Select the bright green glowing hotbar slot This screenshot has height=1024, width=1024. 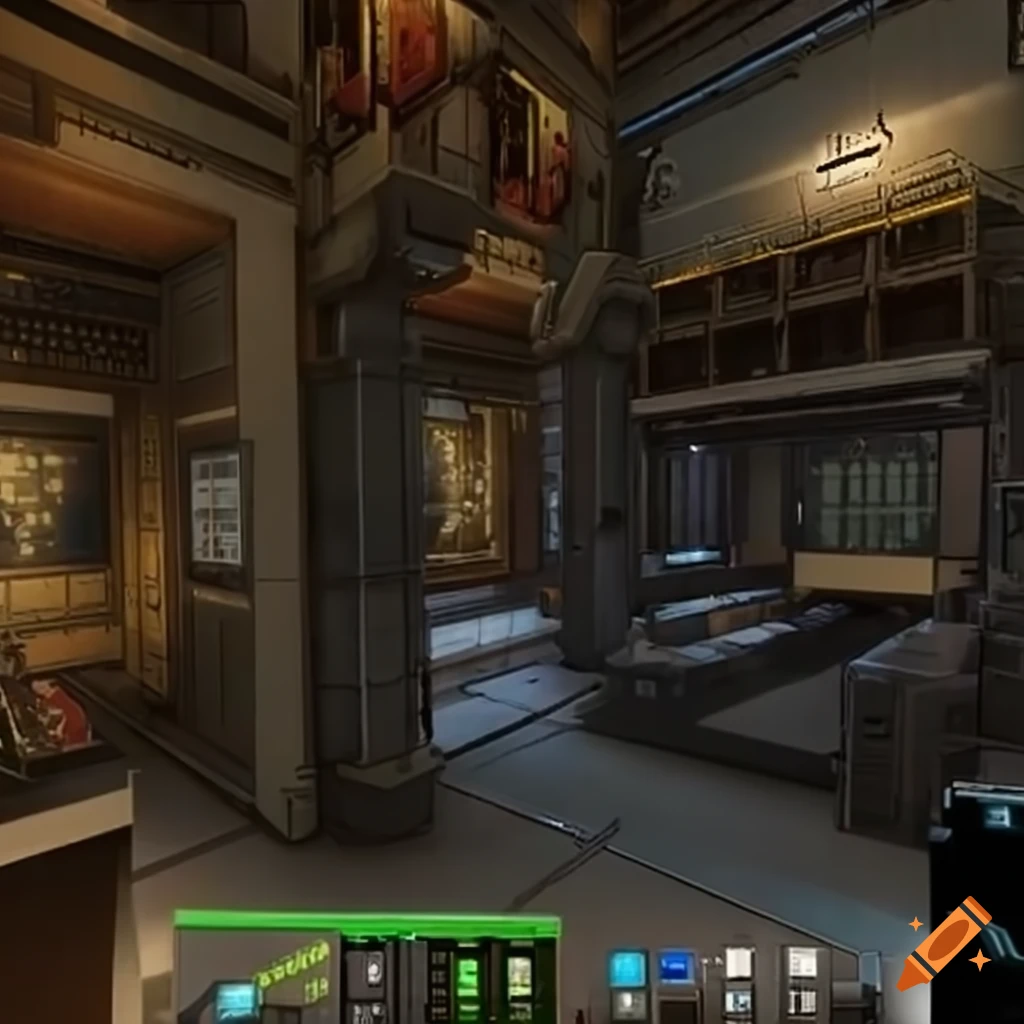click(x=467, y=976)
